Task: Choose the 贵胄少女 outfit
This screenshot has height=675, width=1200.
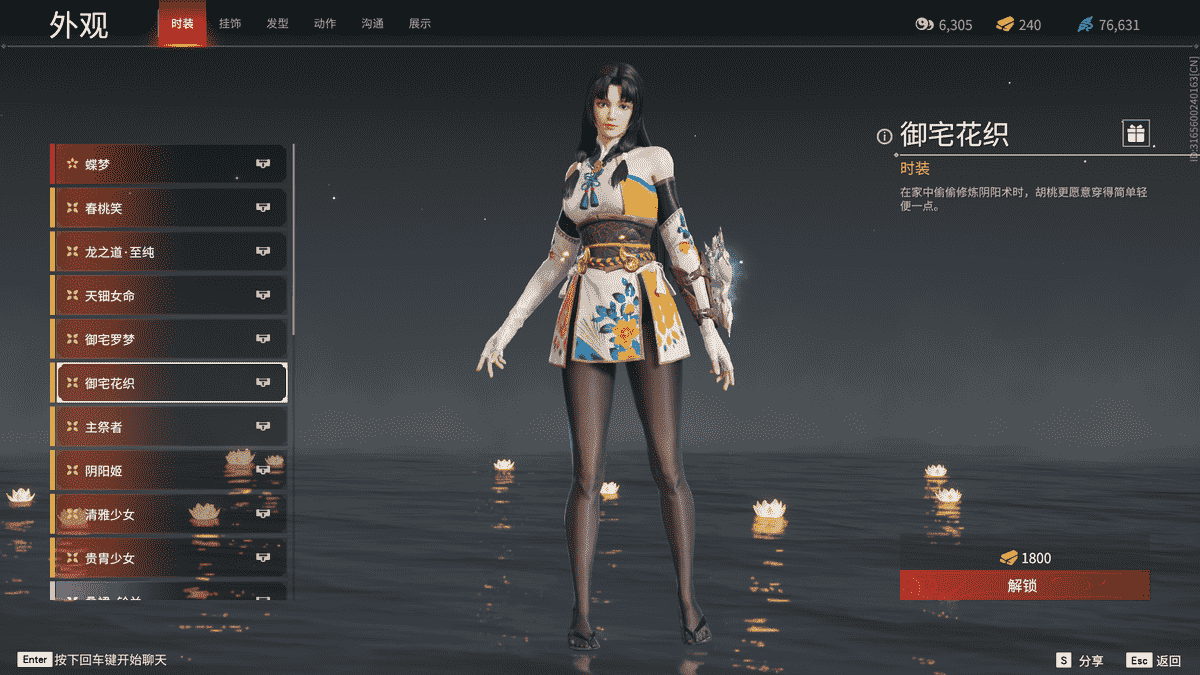Action: (x=168, y=558)
